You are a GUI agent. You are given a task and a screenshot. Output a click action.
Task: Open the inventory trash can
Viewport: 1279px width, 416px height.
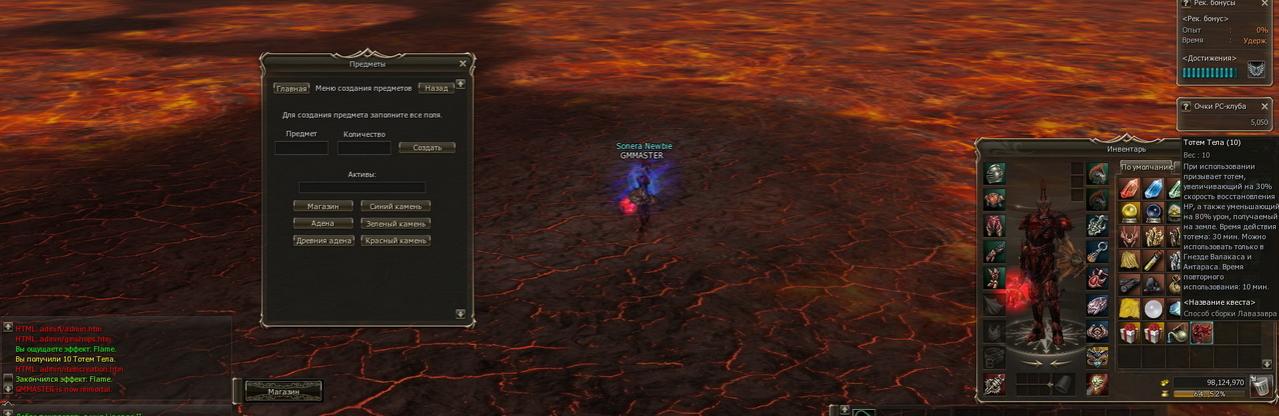click(x=1261, y=388)
